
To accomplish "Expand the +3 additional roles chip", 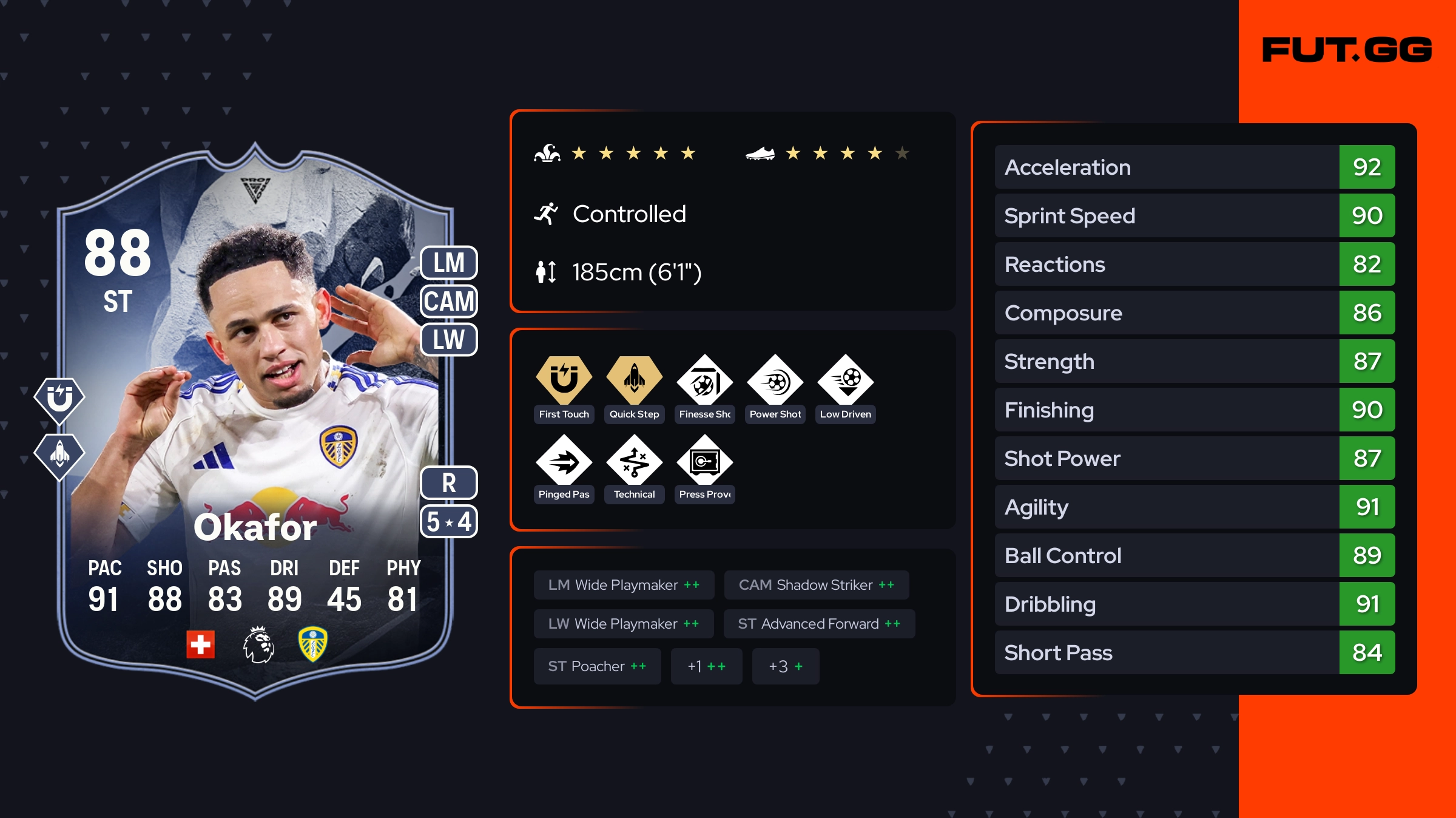I will click(785, 666).
